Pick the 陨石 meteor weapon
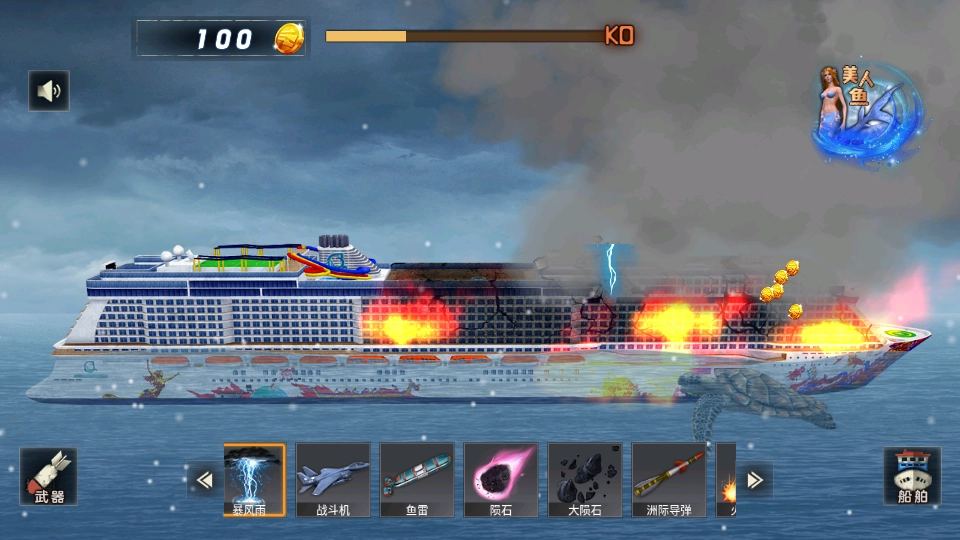 [x=501, y=480]
